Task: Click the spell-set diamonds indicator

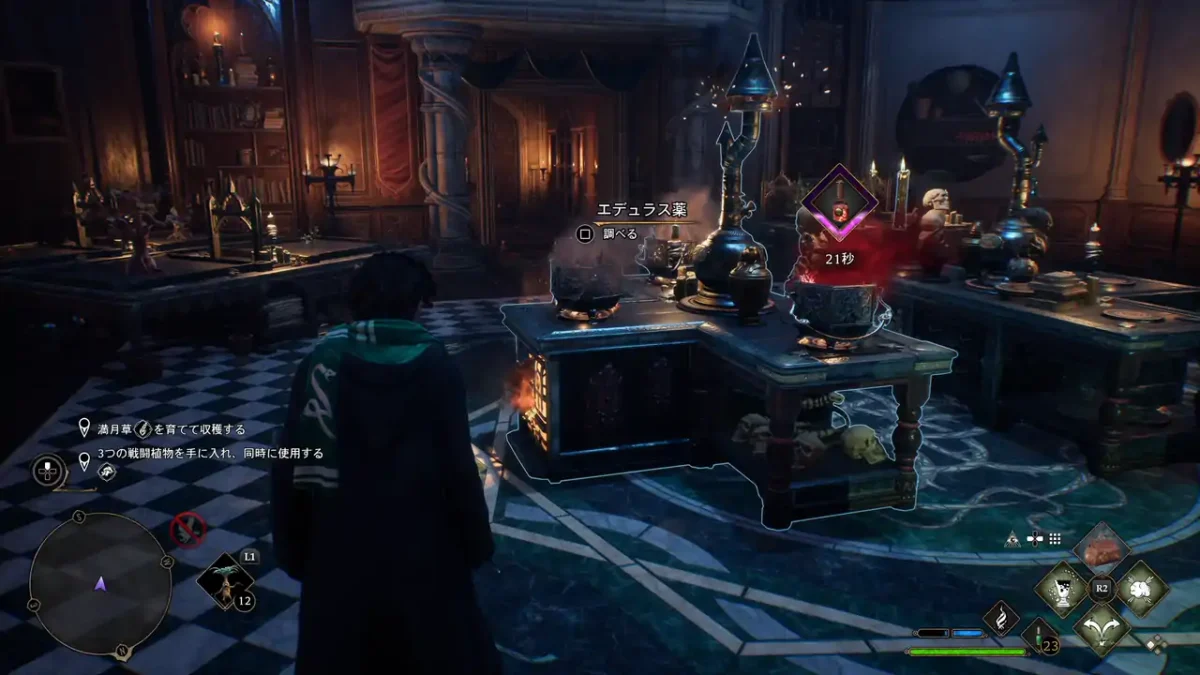Action: 1157,644
